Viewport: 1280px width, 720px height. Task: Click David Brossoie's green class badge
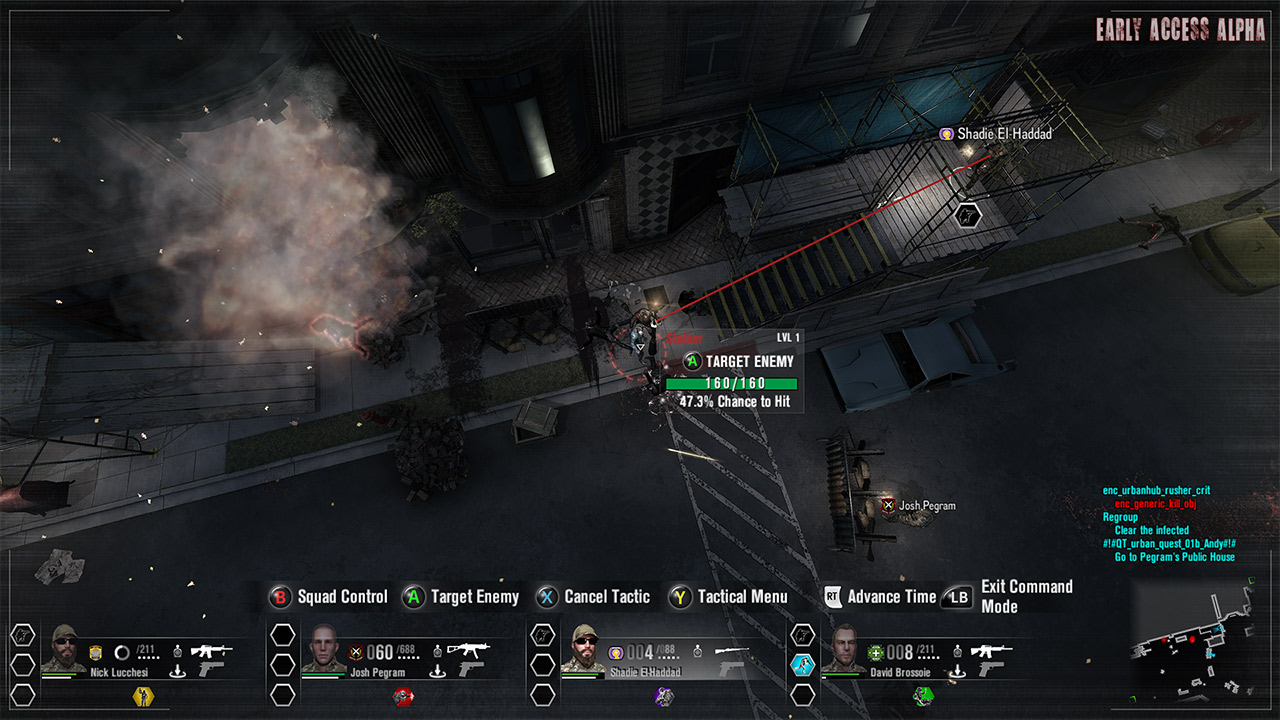(923, 696)
